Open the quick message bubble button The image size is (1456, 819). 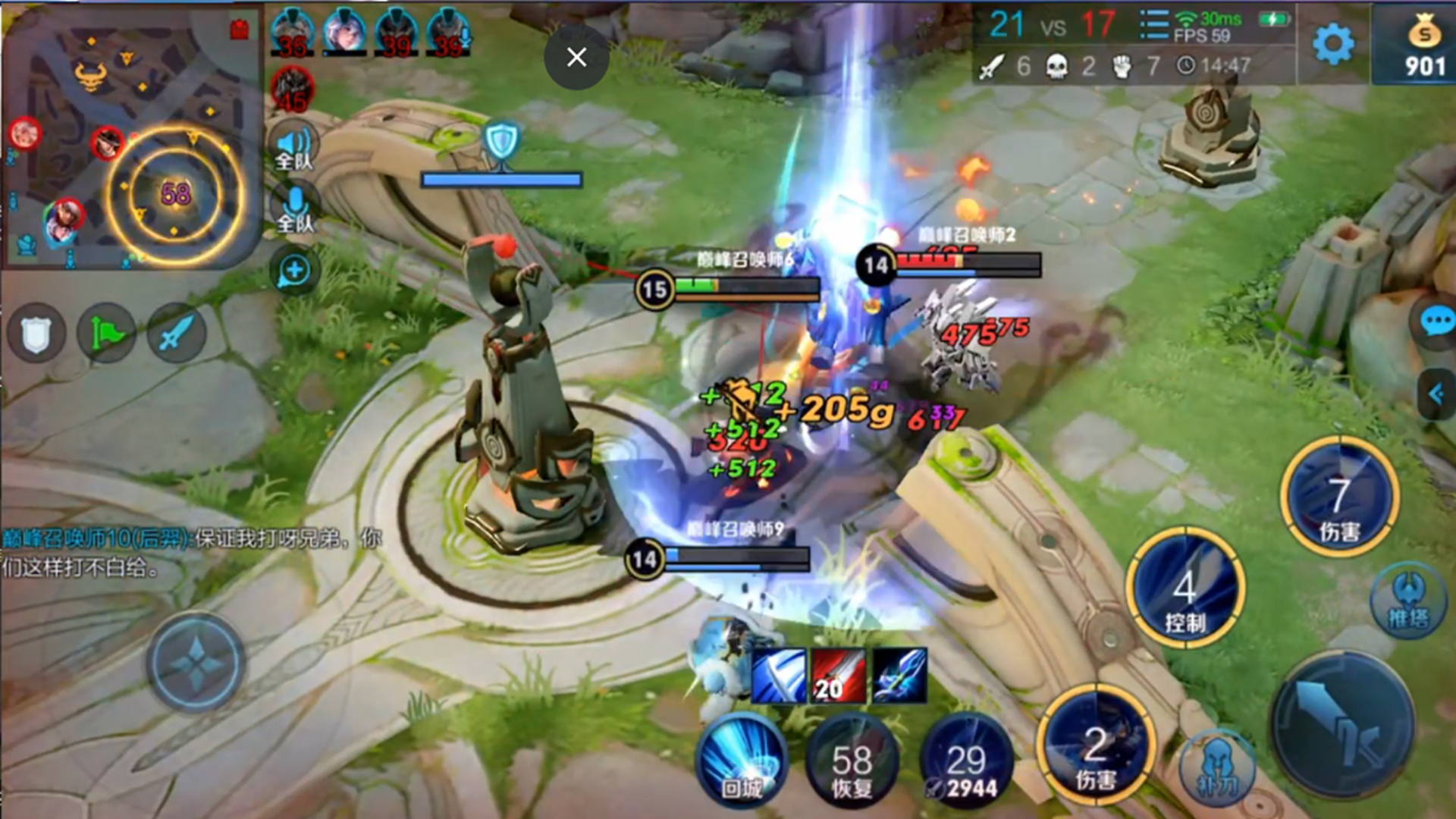pyautogui.click(x=294, y=271)
